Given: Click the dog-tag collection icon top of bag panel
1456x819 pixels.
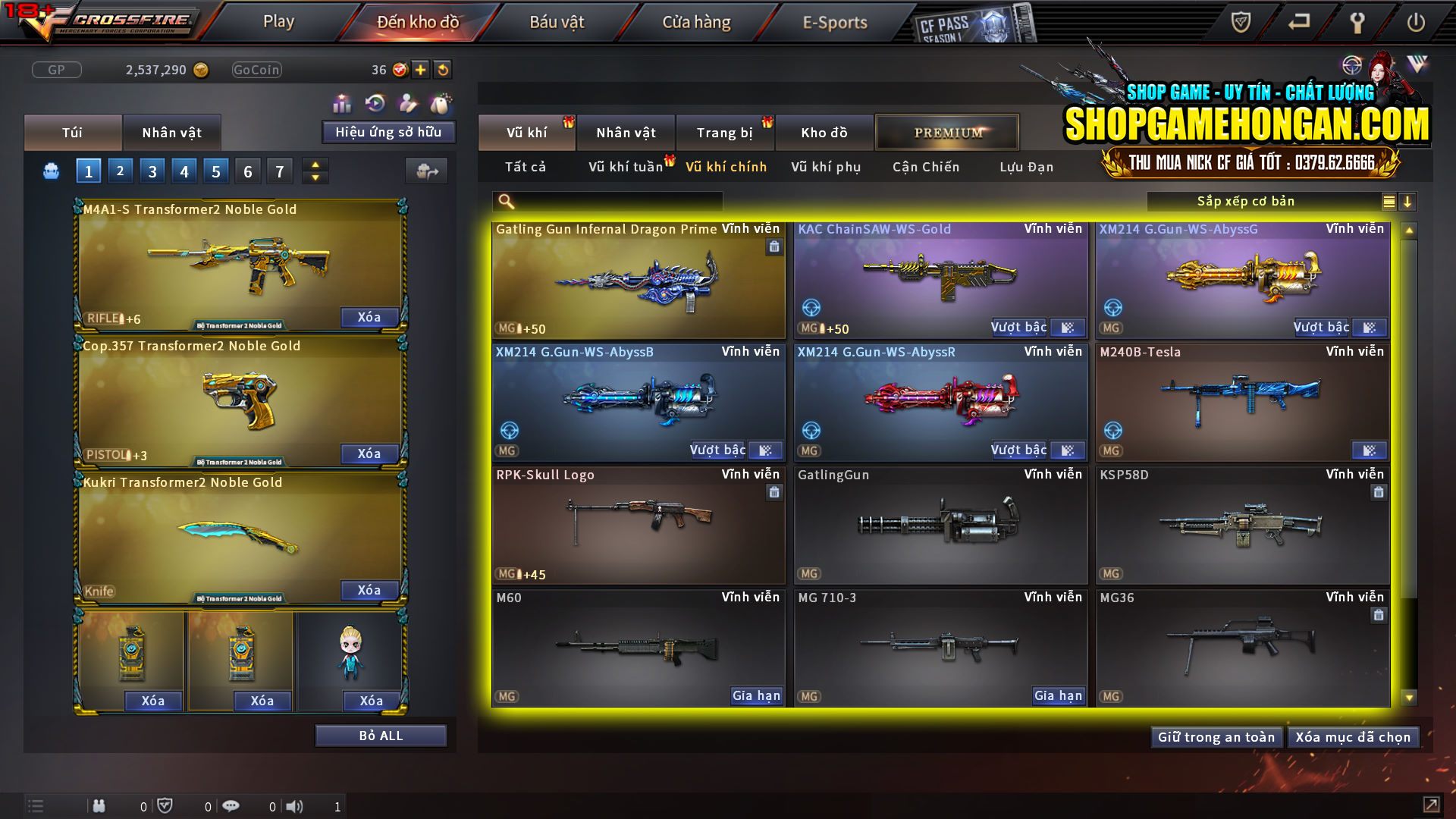Looking at the screenshot, I should click(440, 102).
